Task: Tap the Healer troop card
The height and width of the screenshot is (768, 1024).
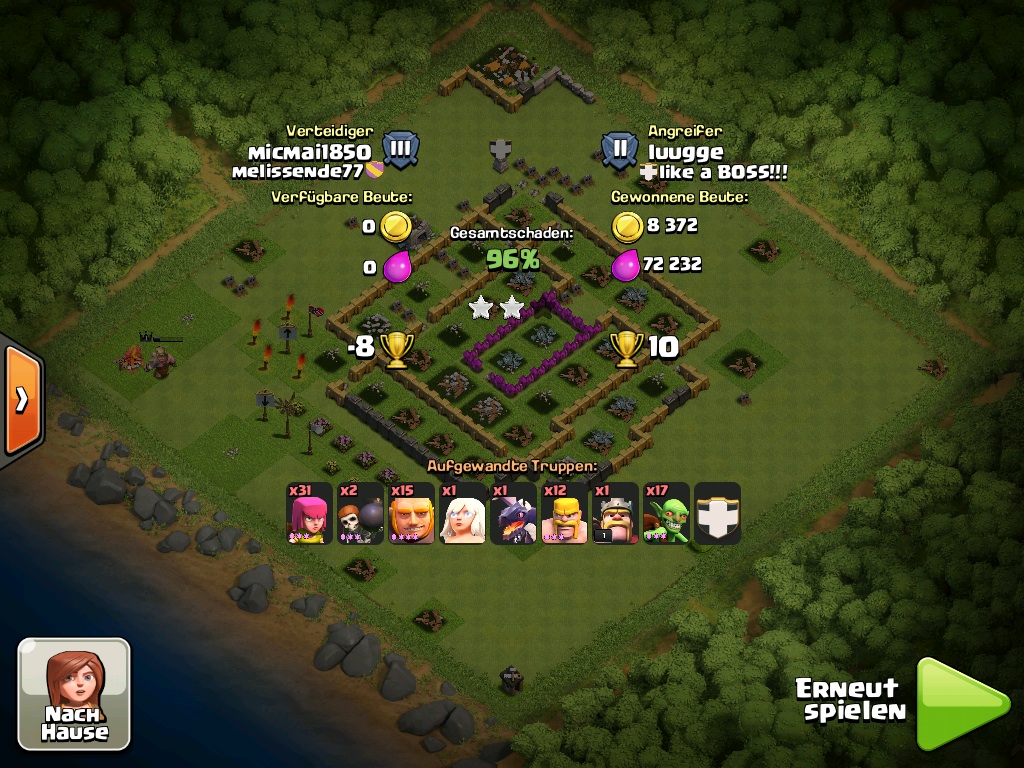Action: [x=462, y=514]
